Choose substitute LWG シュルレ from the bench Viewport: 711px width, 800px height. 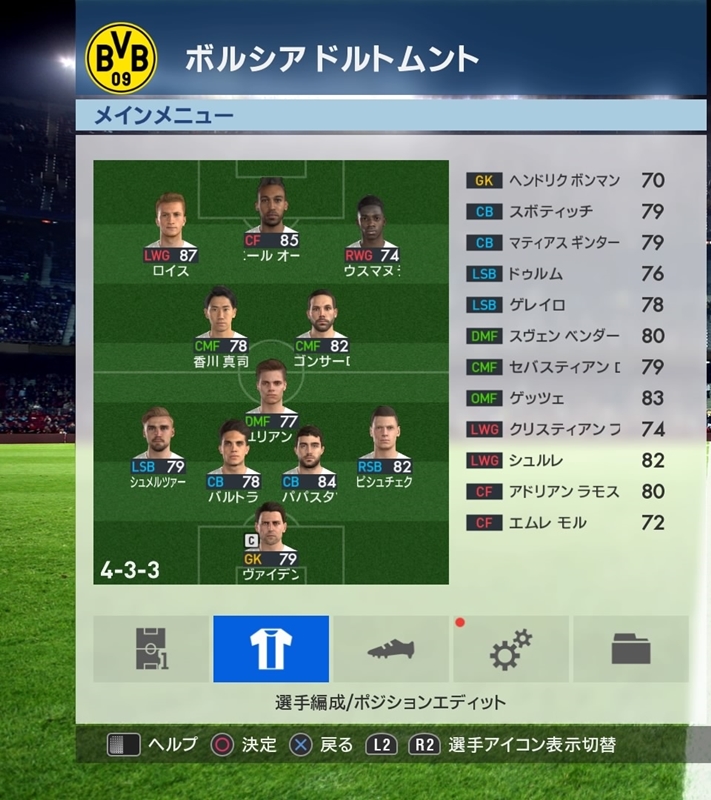click(566, 460)
